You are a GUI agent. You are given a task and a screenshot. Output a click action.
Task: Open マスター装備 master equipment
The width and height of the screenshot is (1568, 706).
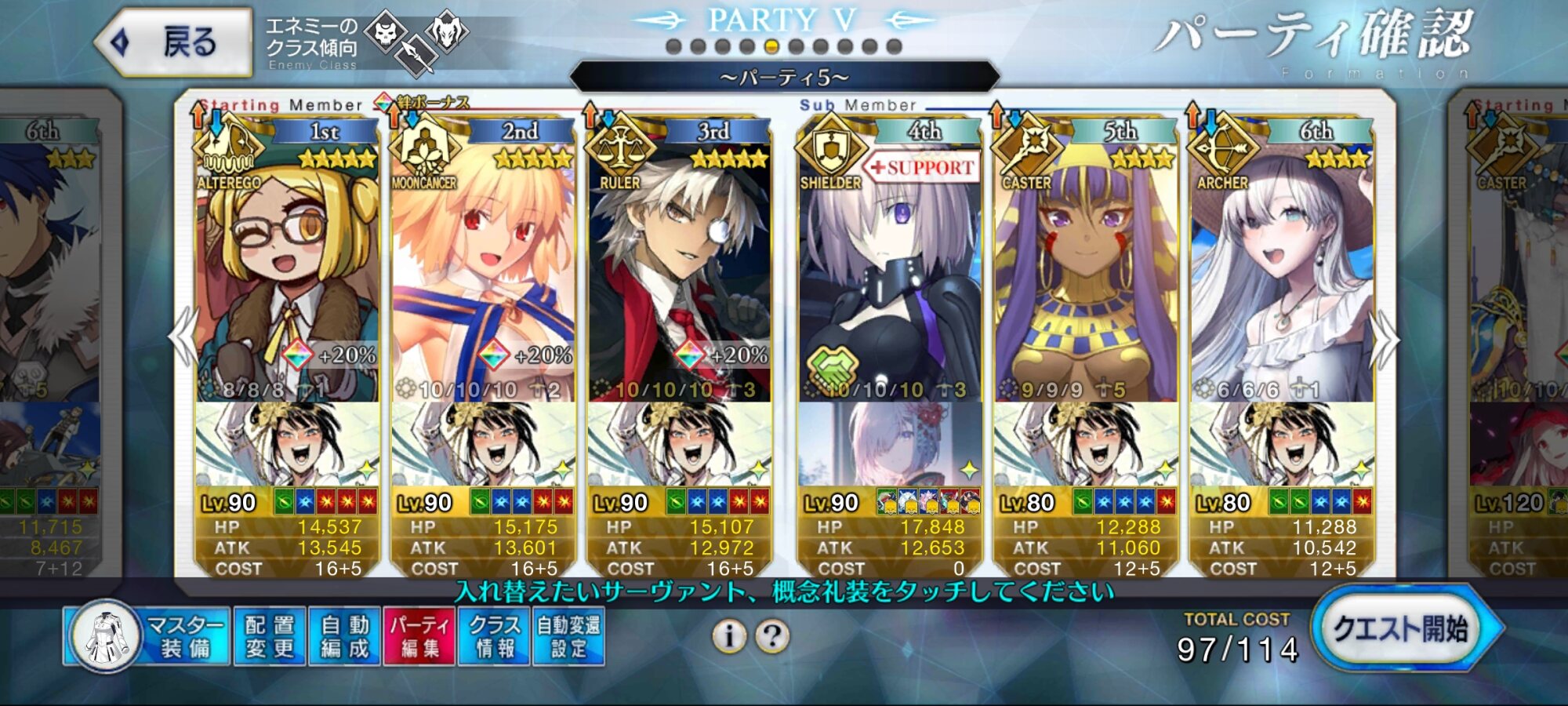(149, 636)
